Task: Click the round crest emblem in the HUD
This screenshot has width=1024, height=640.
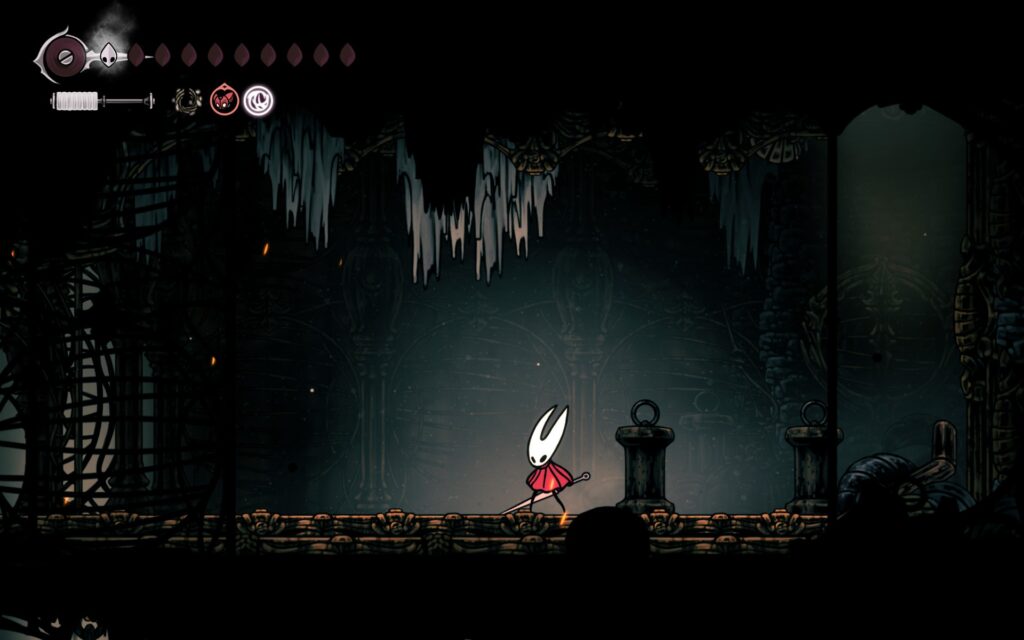Action: coord(66,54)
